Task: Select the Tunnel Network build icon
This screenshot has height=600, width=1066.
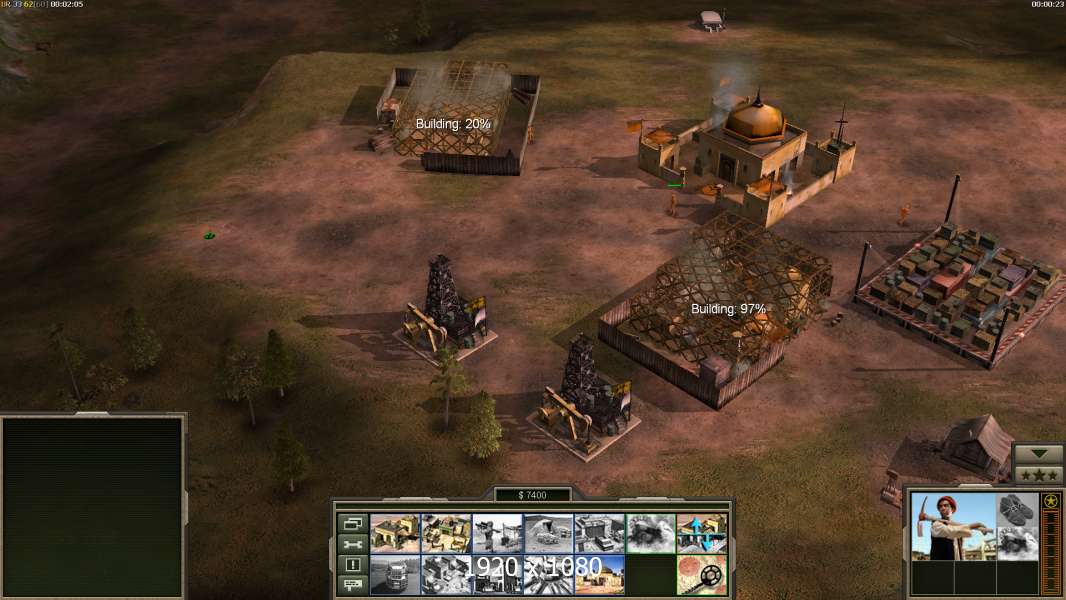Action: tap(548, 533)
